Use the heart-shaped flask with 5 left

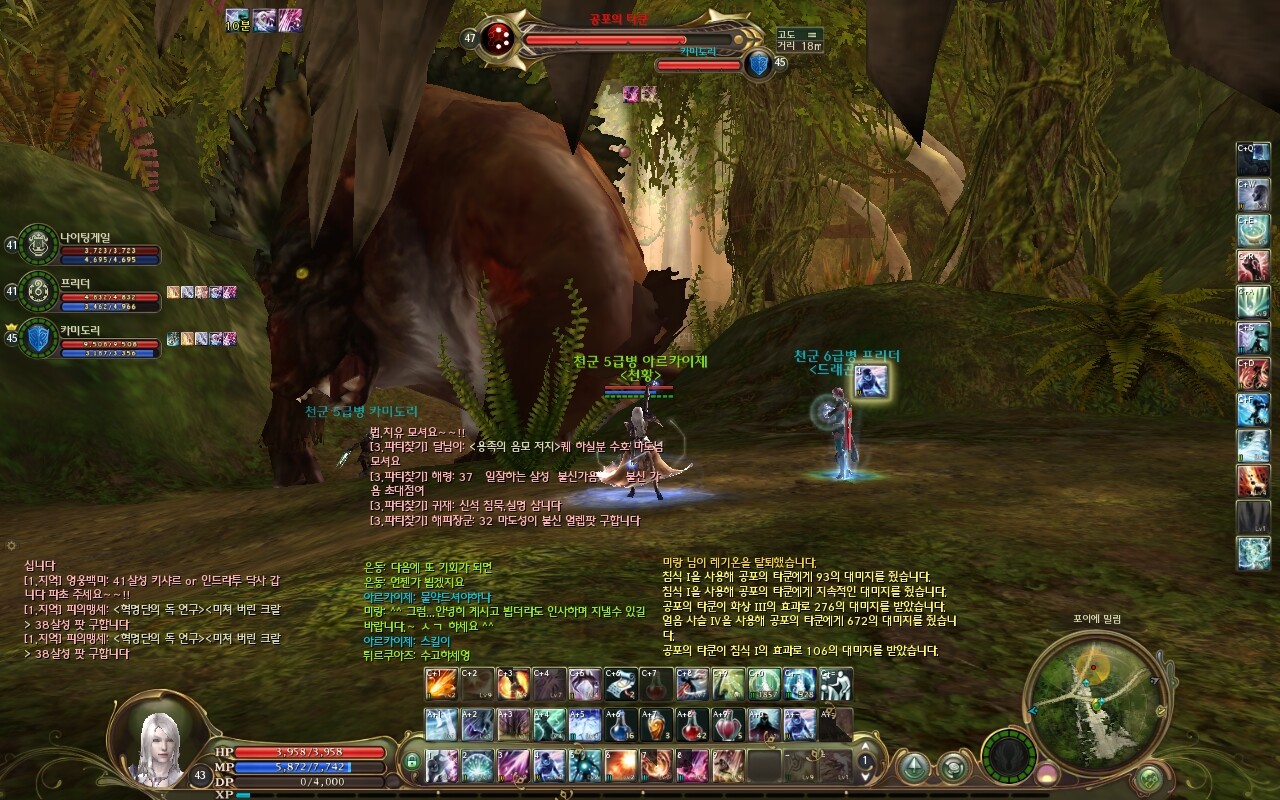pos(728,724)
